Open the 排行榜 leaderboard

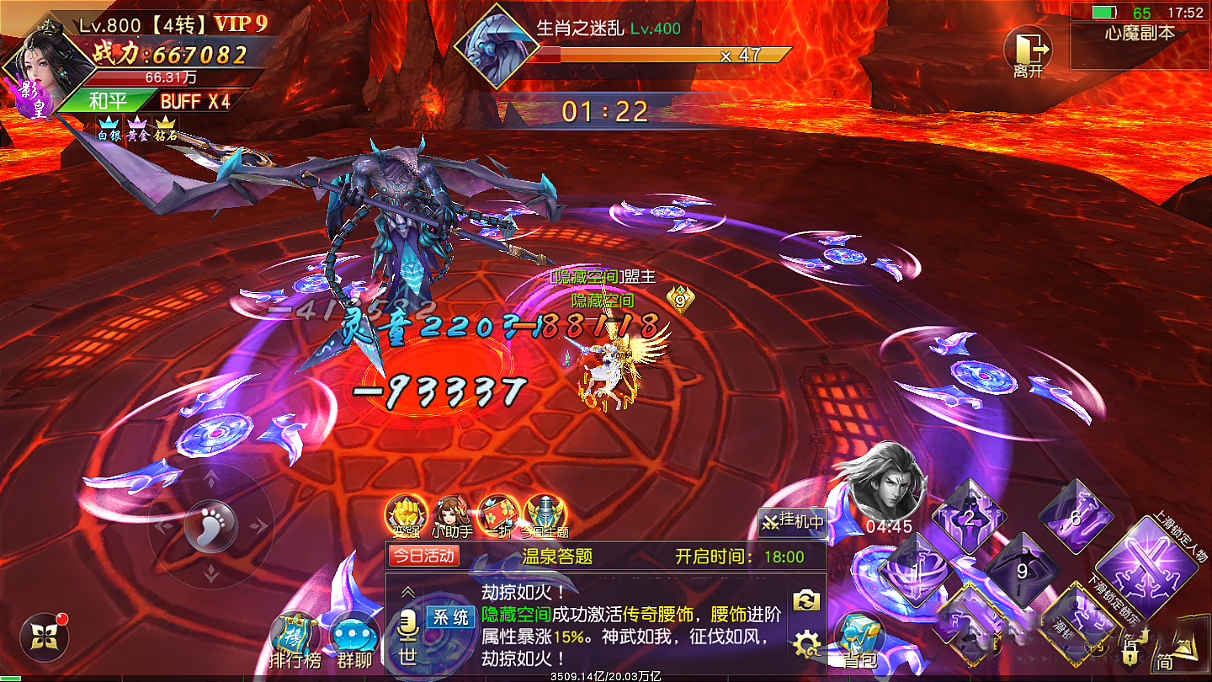[x=292, y=640]
